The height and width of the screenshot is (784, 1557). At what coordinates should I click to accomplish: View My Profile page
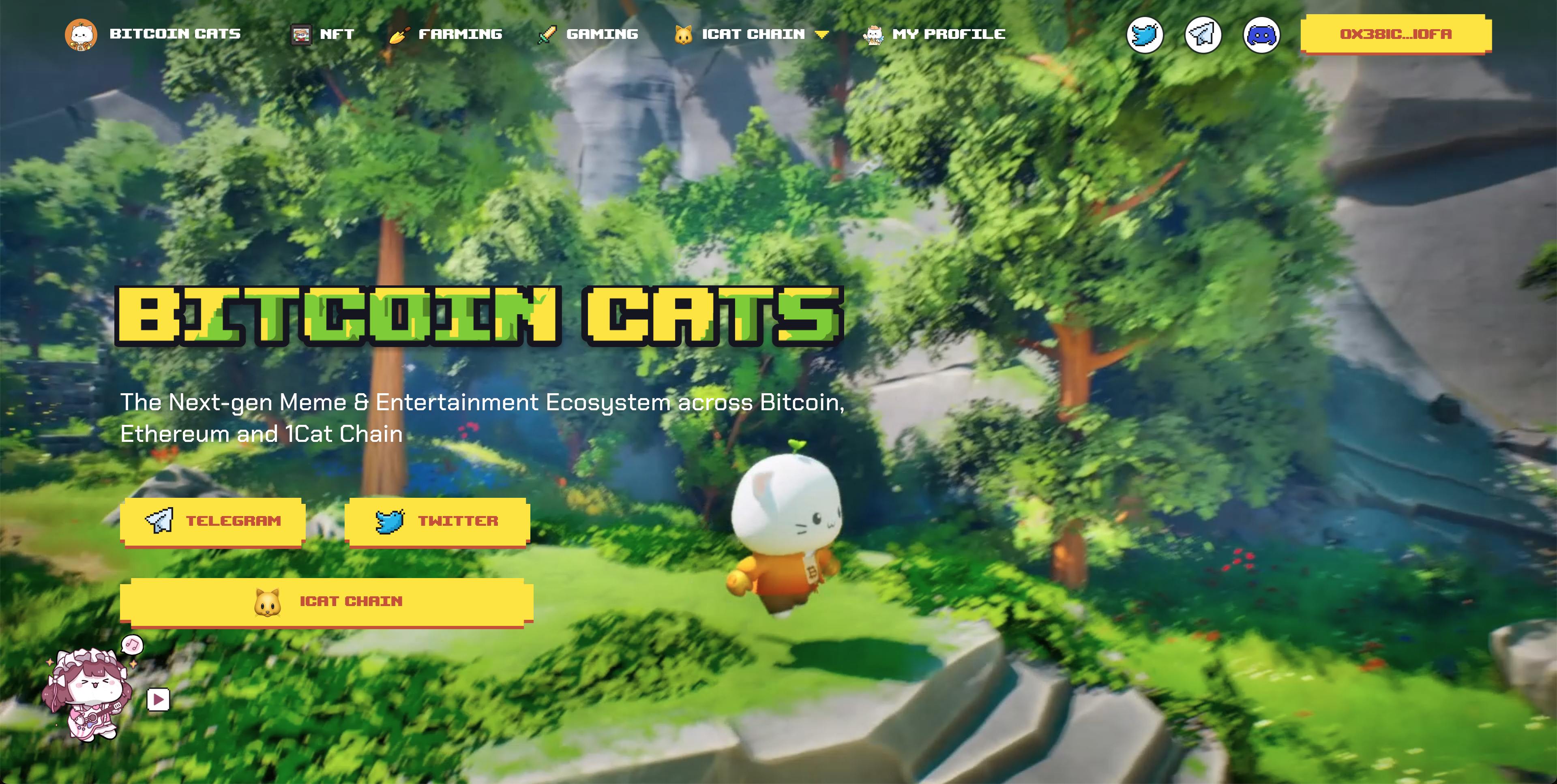pos(935,34)
